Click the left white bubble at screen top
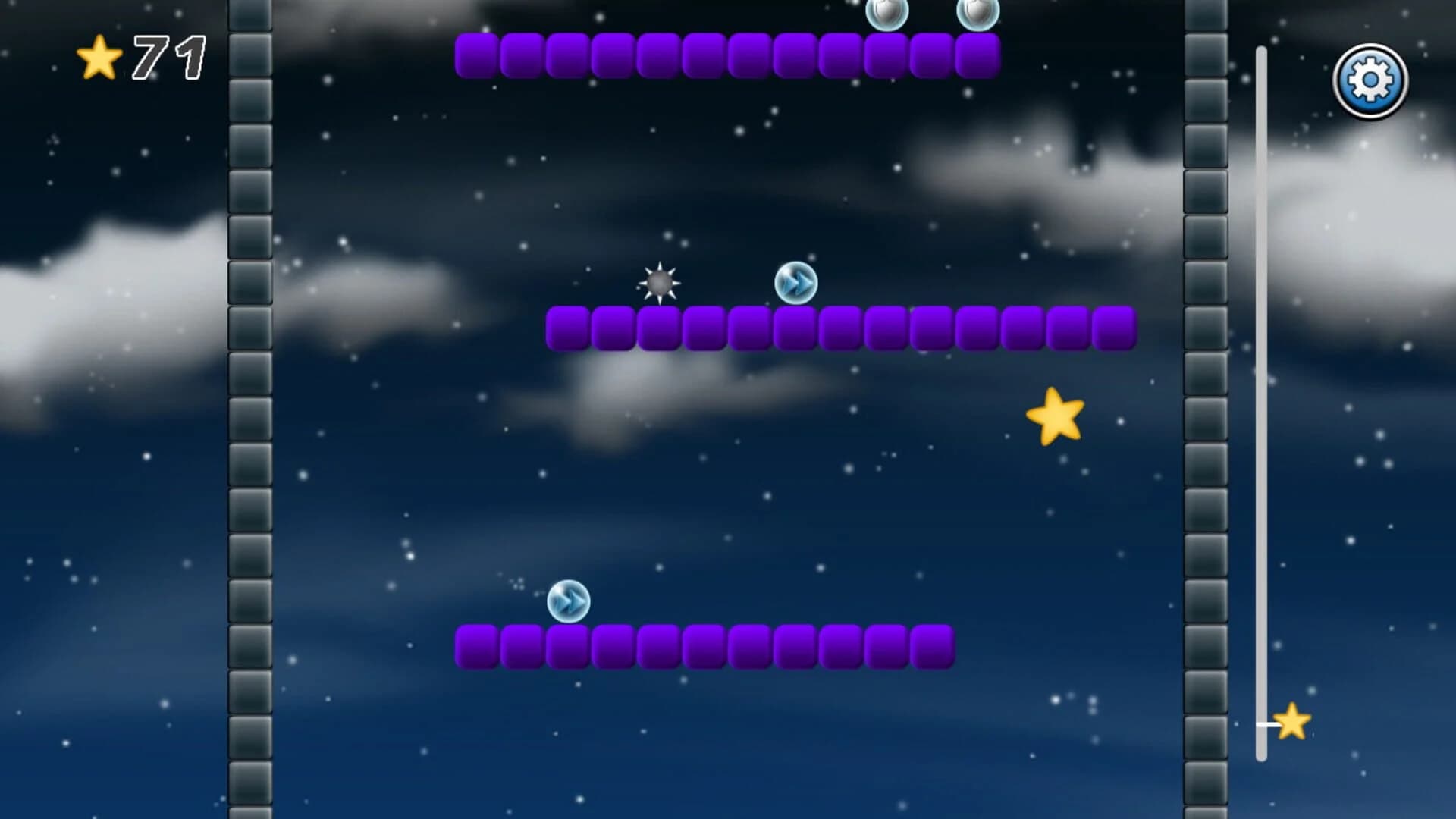Screen dimensions: 1456x819 click(x=889, y=11)
